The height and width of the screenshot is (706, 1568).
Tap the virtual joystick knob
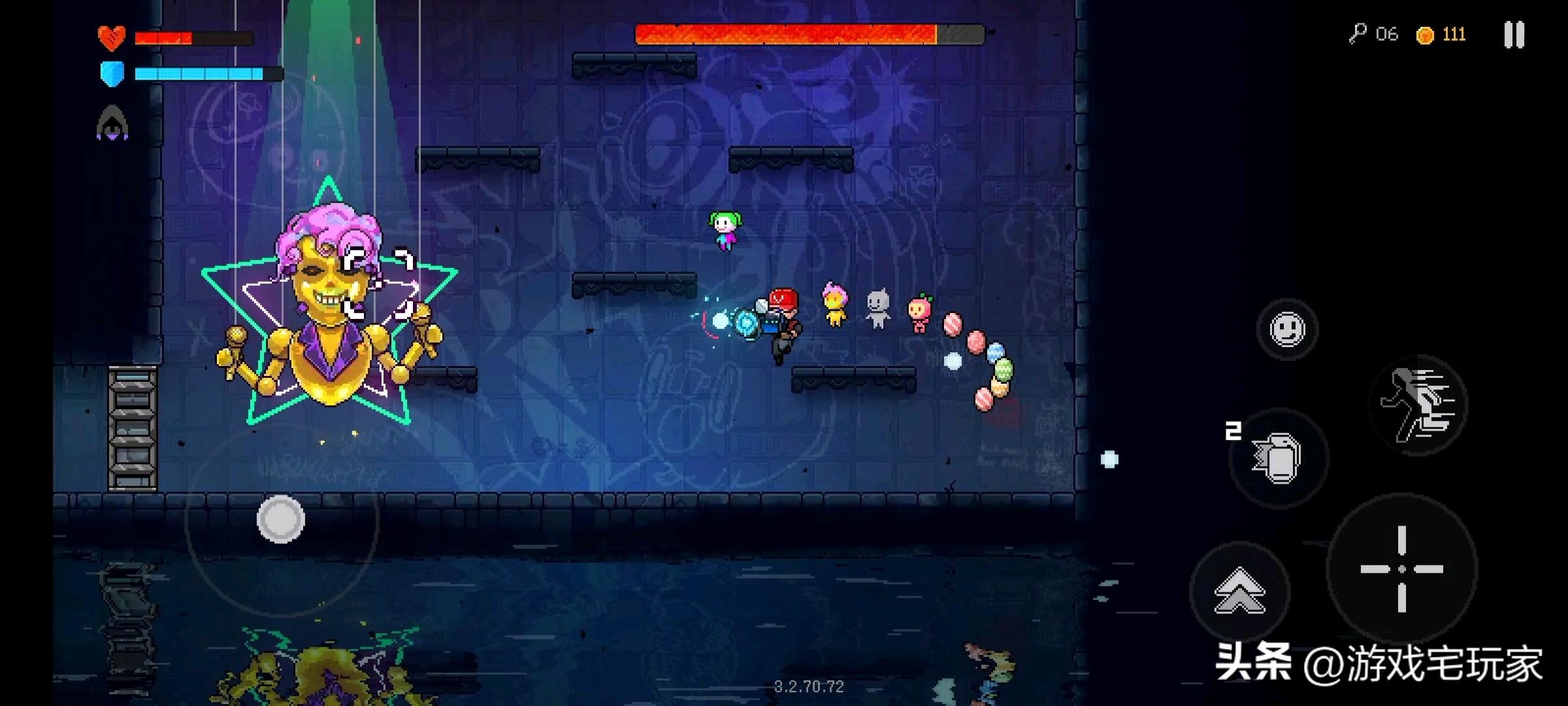pyautogui.click(x=281, y=519)
